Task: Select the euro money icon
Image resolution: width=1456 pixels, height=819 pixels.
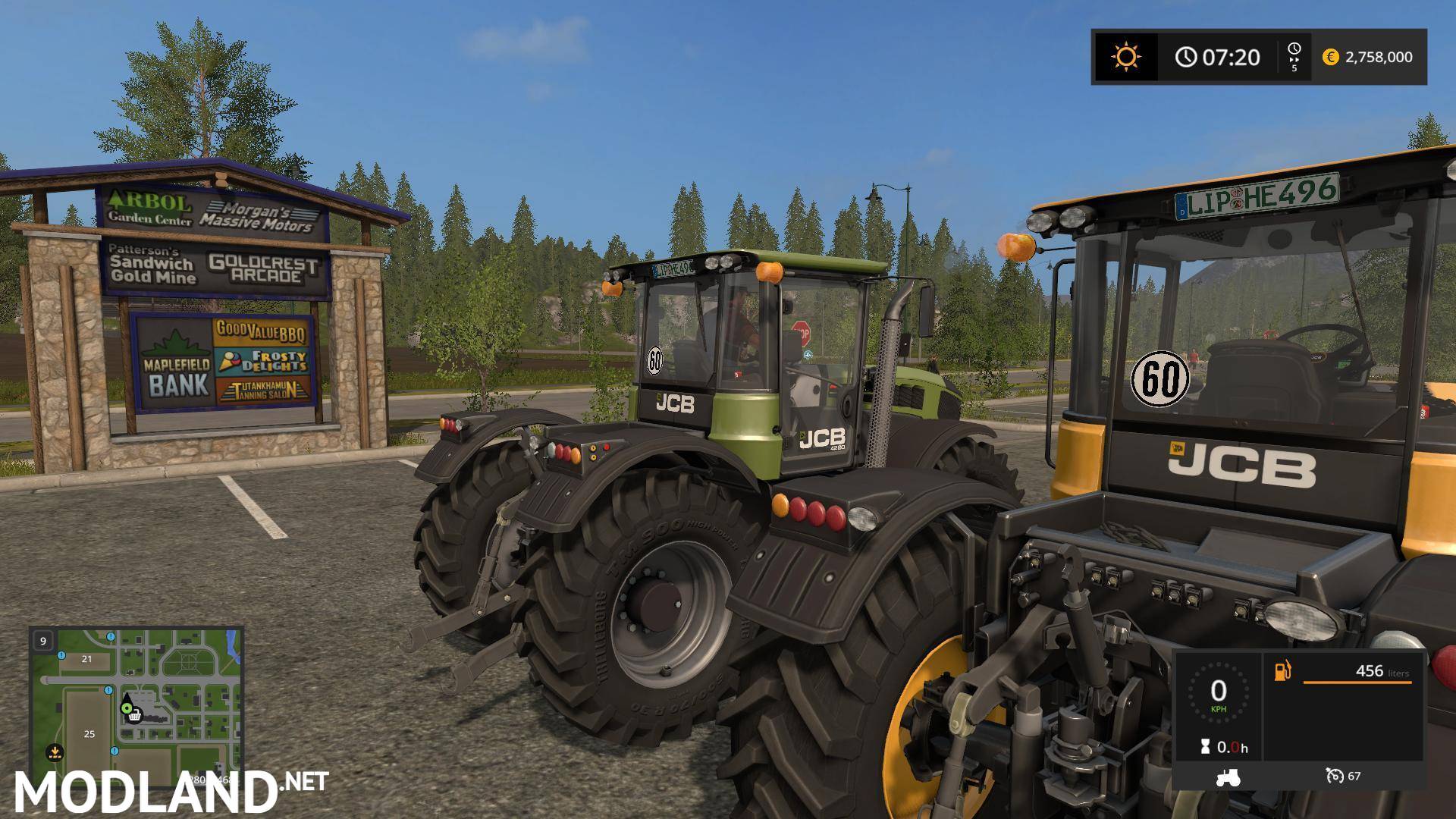Action: 1329,57
